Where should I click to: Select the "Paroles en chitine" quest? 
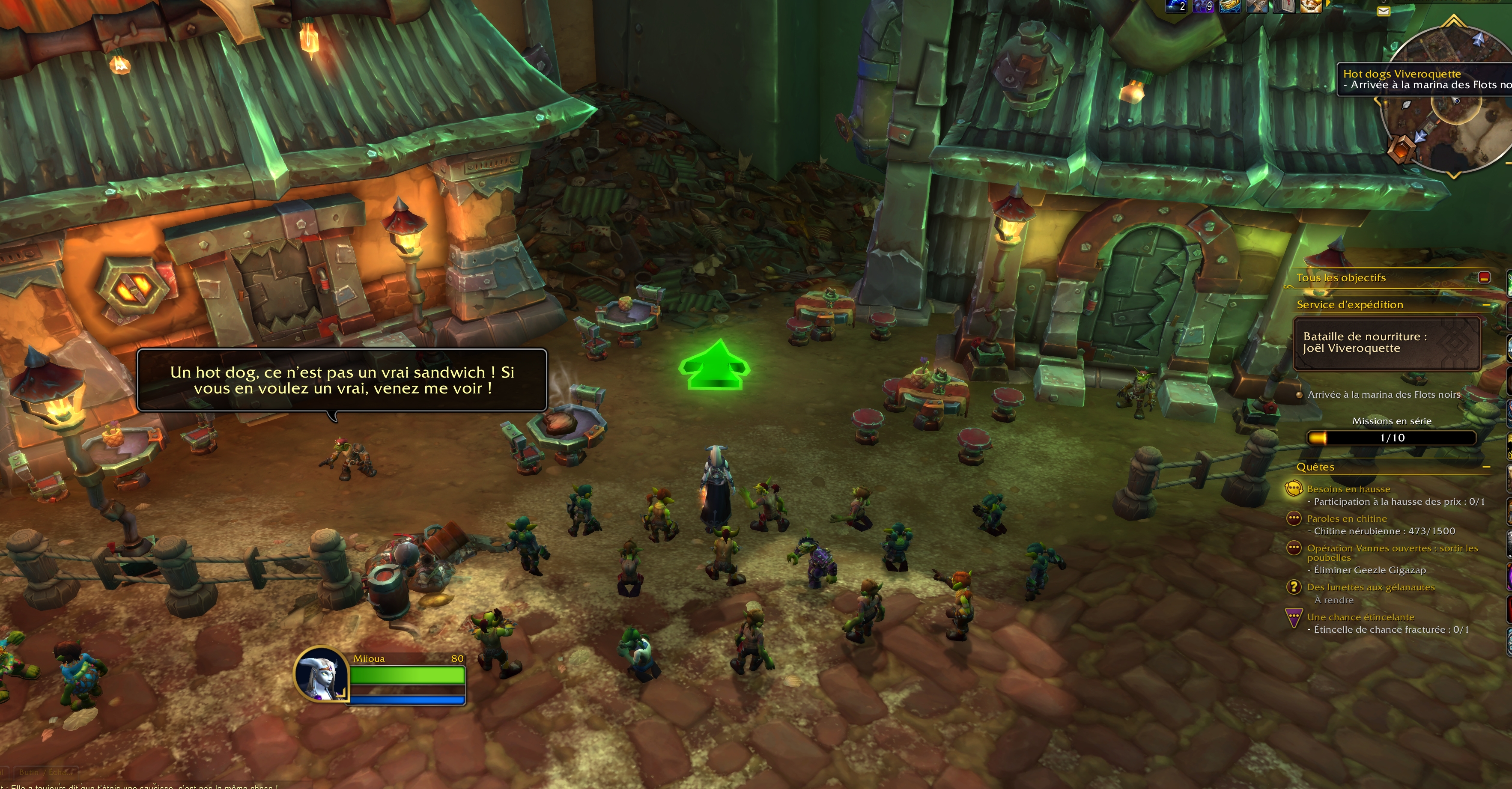(1346, 518)
